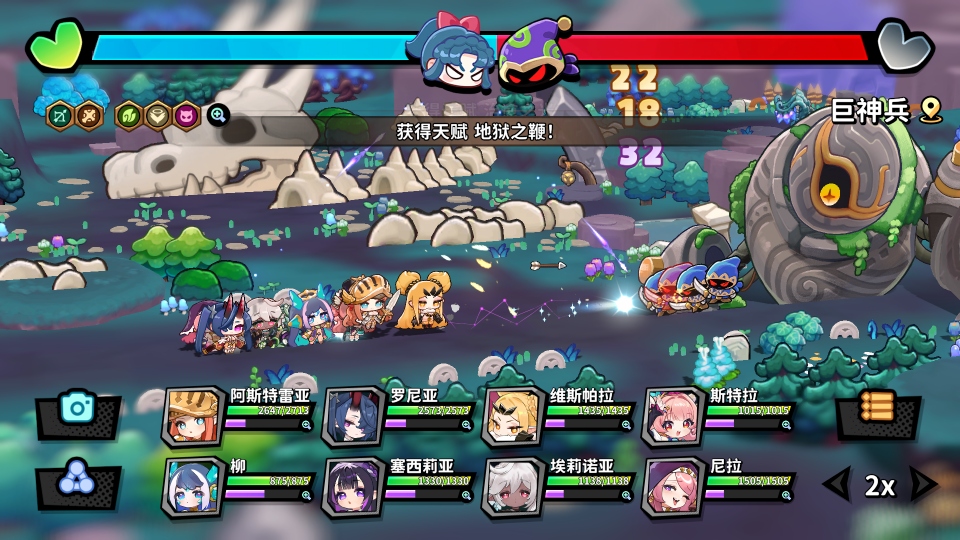
Task: Select hero 斯特拉 portrait
Action: coord(672,414)
